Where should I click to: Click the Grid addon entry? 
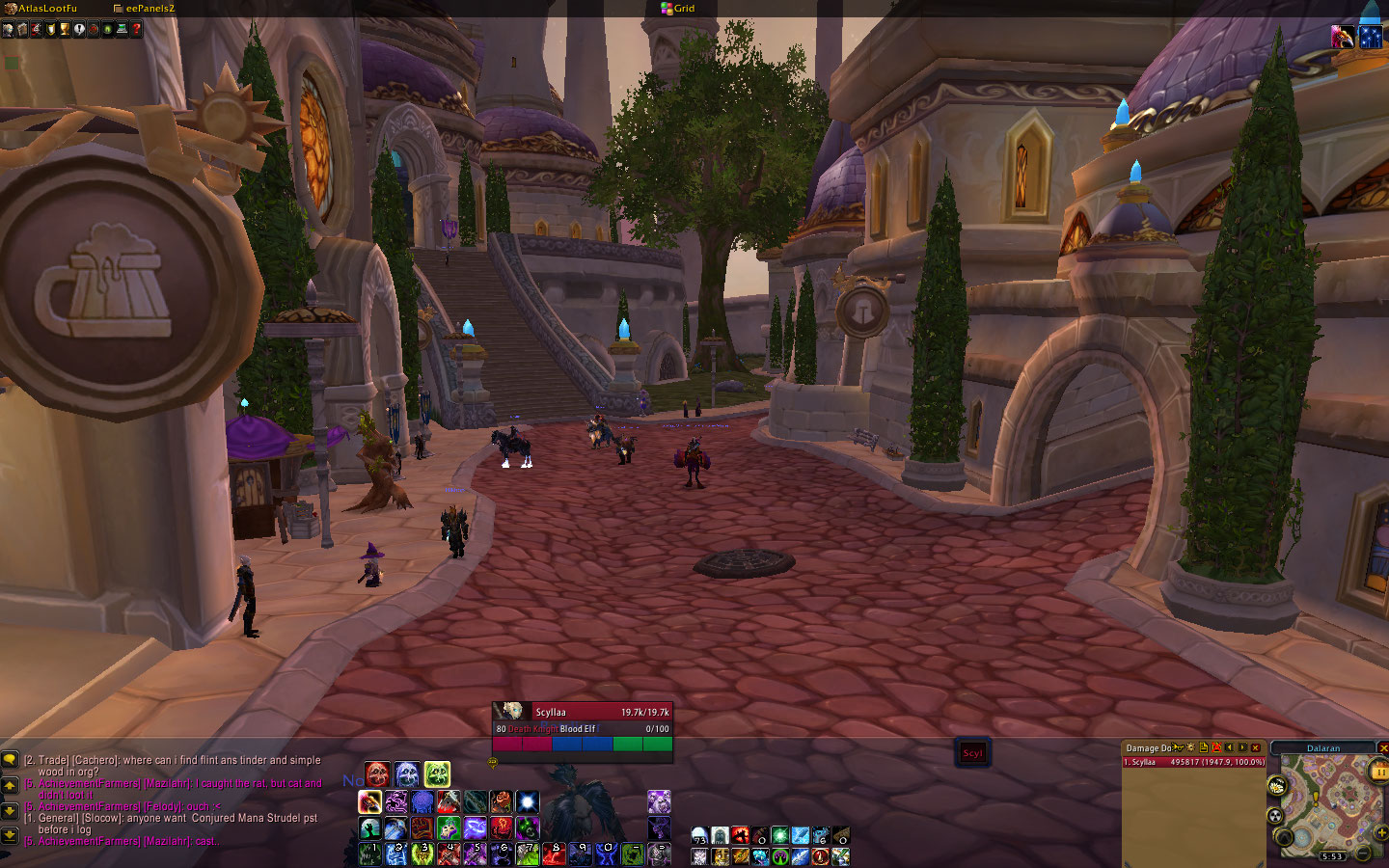[678, 8]
